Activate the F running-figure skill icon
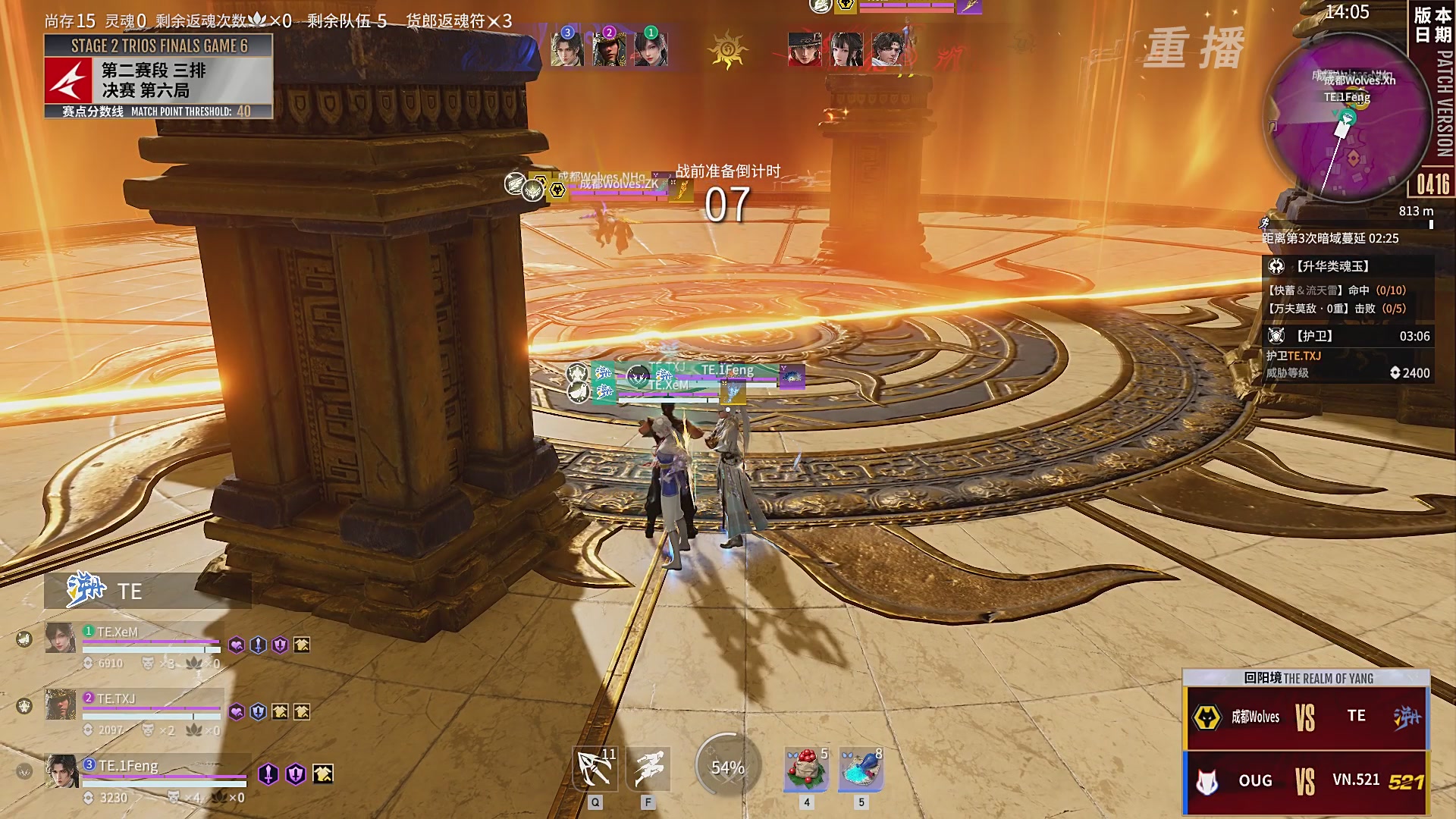The height and width of the screenshot is (819, 1456). [648, 770]
